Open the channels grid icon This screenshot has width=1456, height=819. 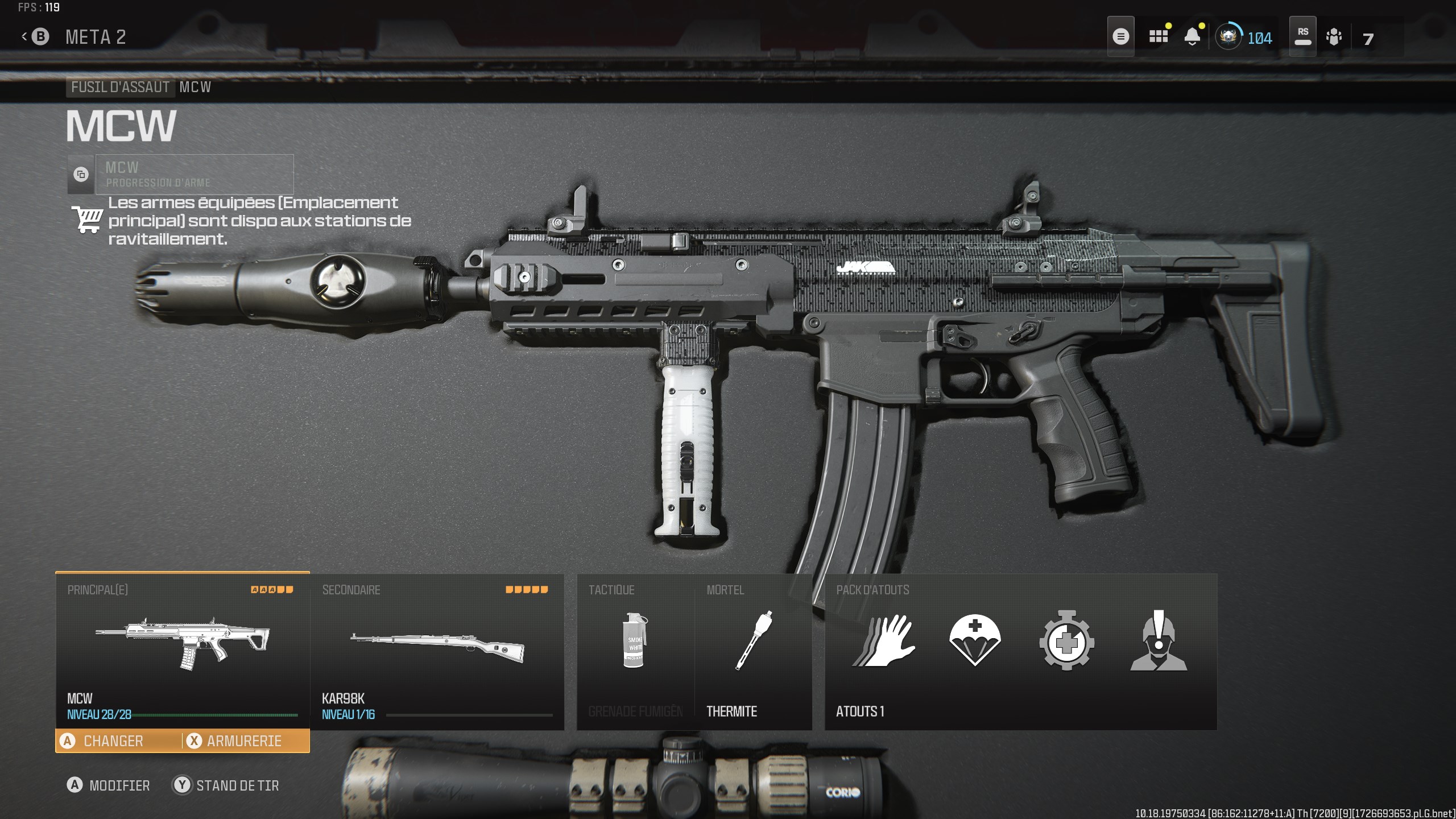1157,36
